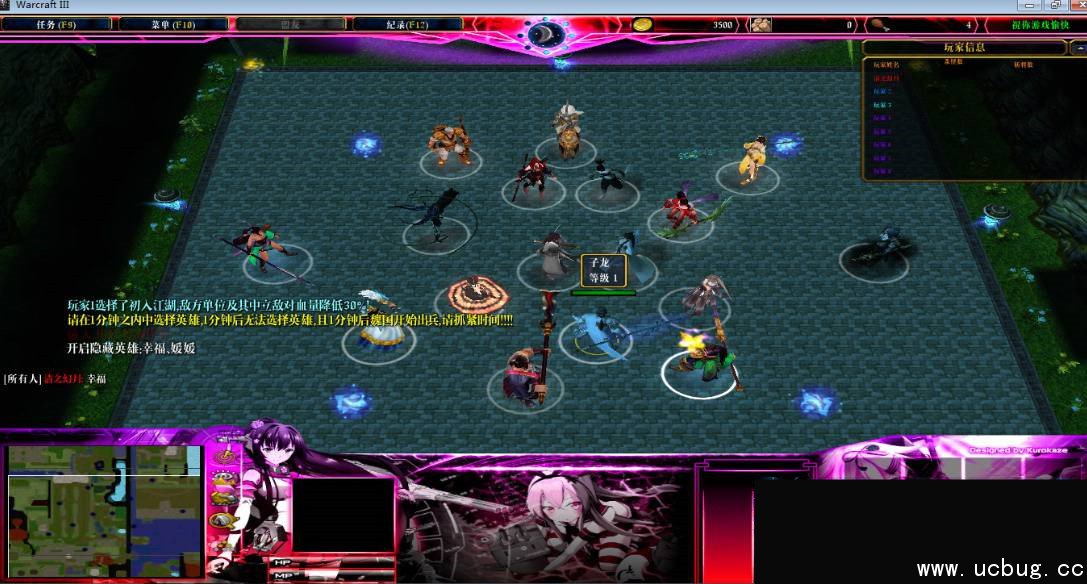Click on the minimap
Image resolution: width=1087 pixels, height=584 pixels.
coord(103,498)
